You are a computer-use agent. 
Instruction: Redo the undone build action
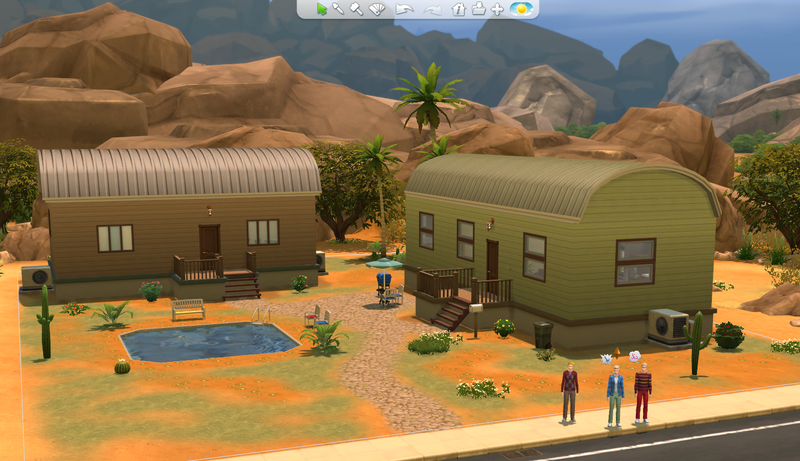tap(432, 9)
